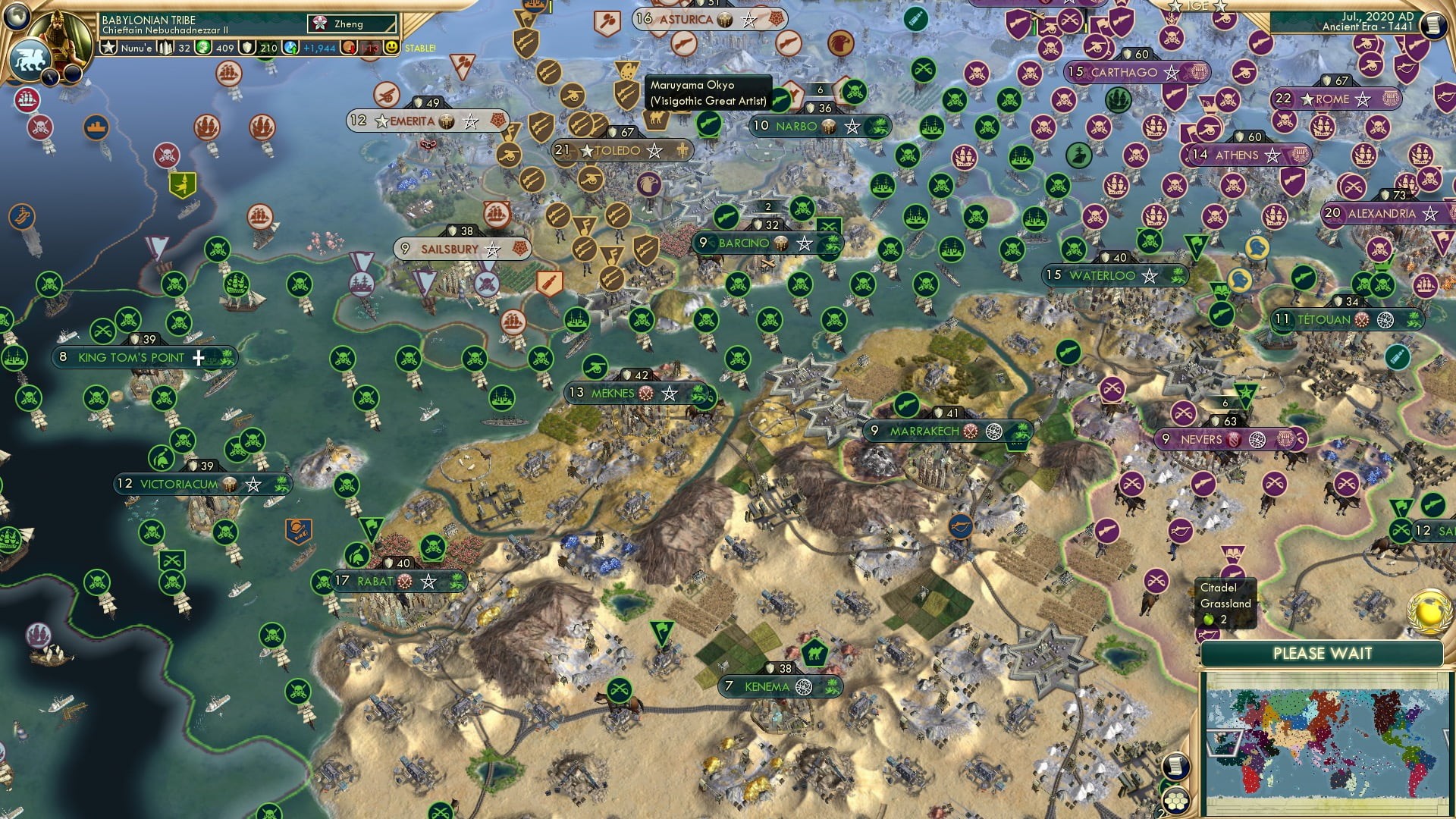Toggle the star focus icon on Toledo's banner
This screenshot has width=1456, height=819.
click(655, 151)
